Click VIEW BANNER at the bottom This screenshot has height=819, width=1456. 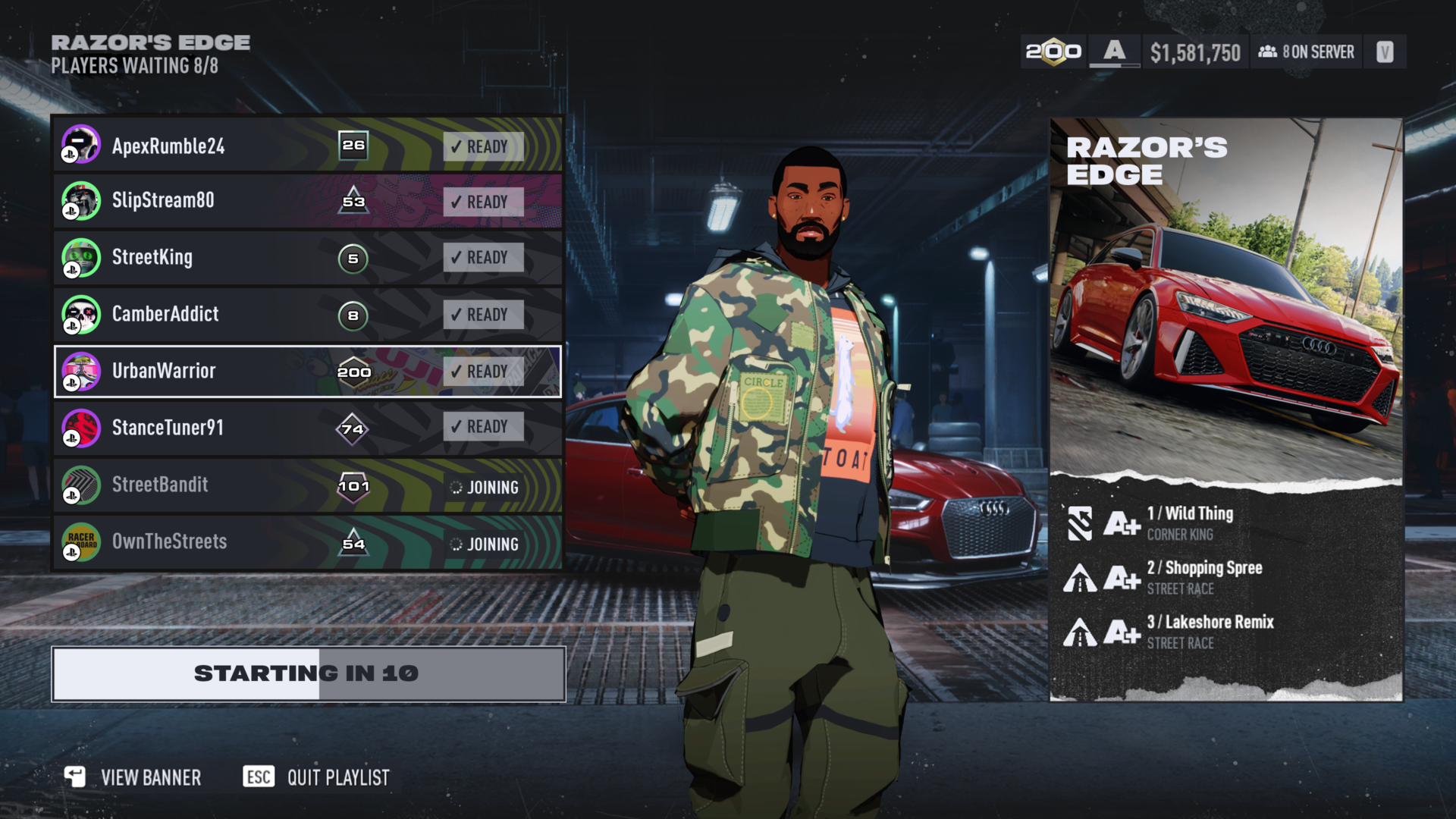point(150,777)
